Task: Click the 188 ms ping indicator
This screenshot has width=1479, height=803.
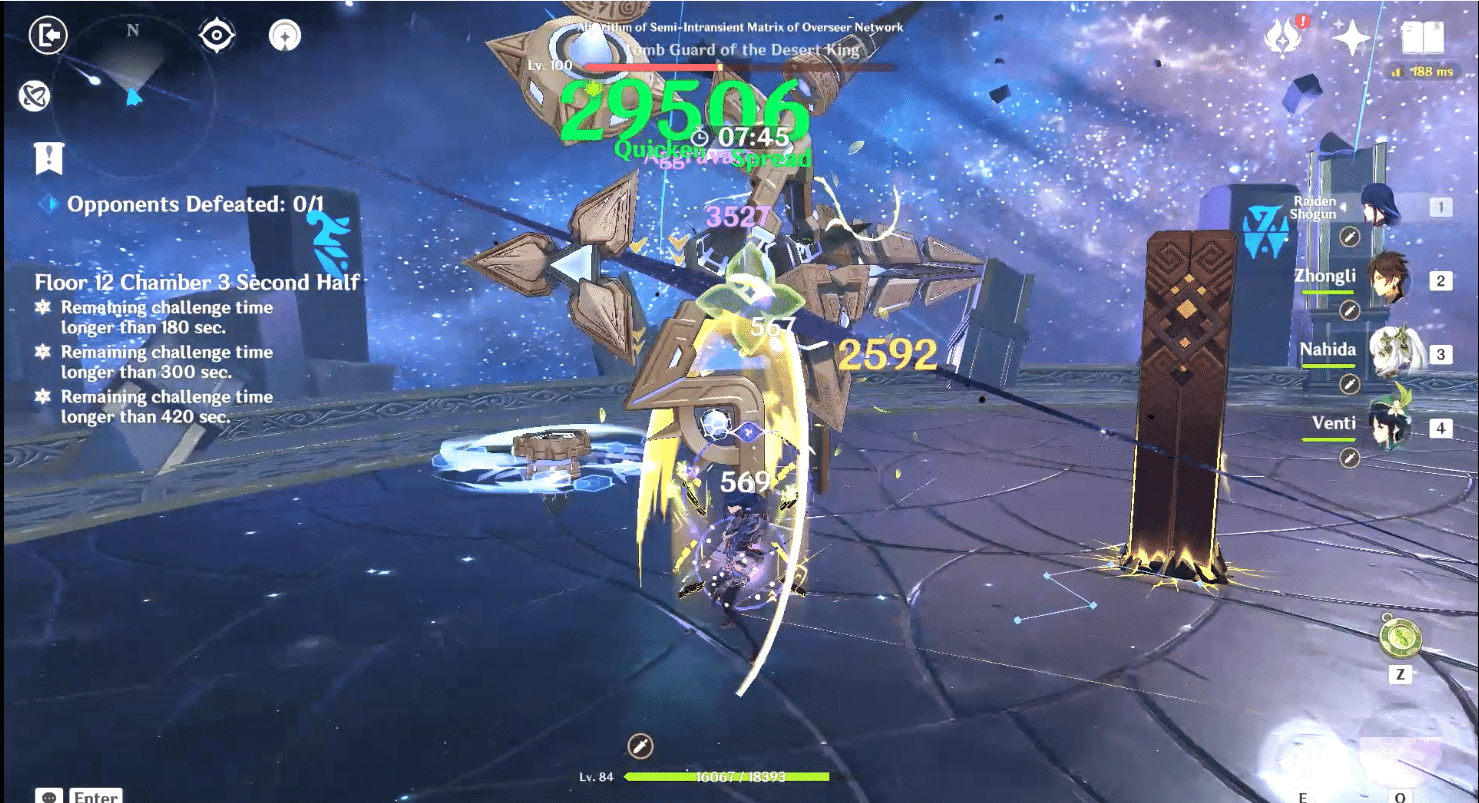Action: click(x=1416, y=71)
